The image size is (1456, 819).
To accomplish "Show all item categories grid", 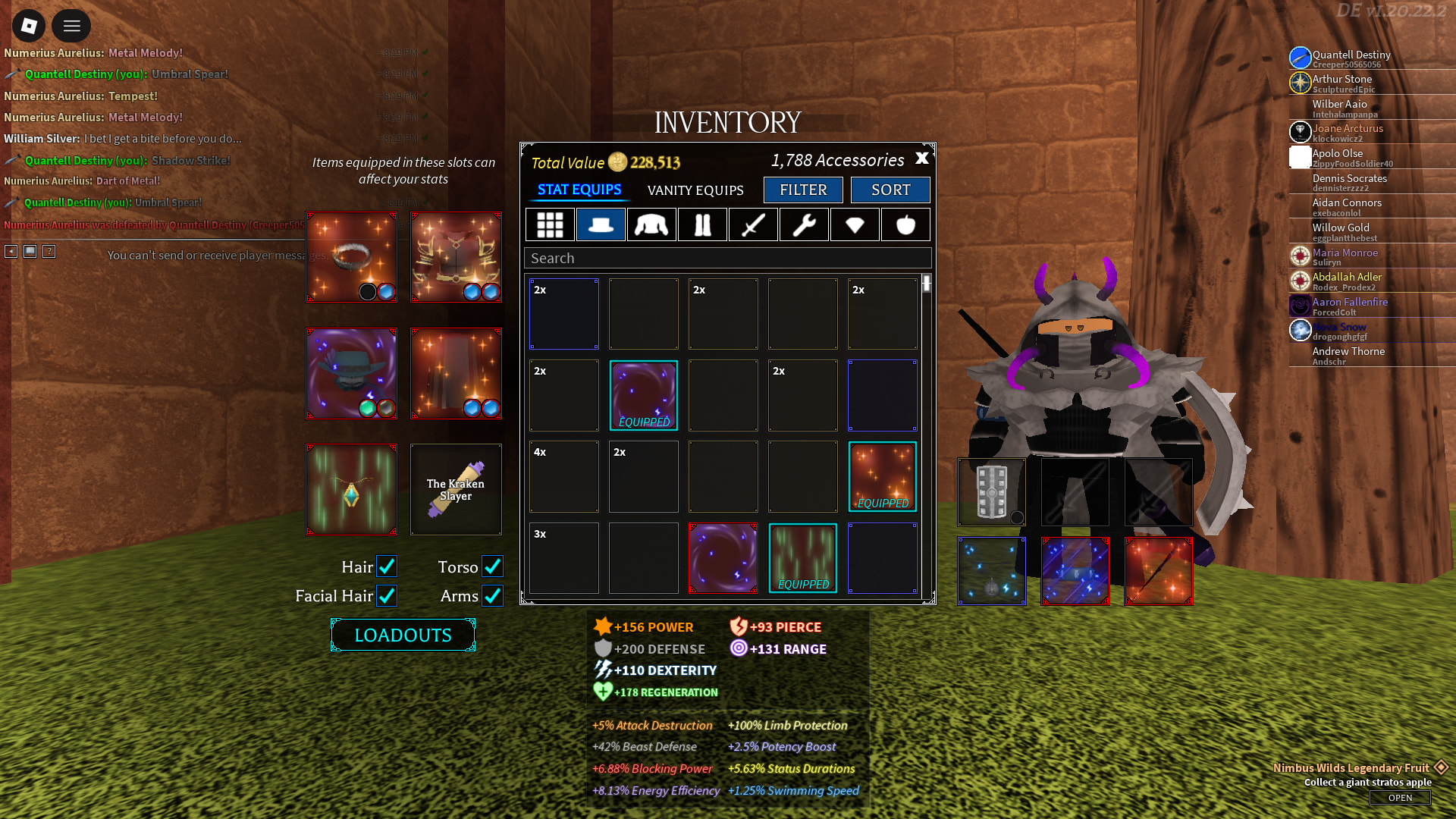I will pyautogui.click(x=550, y=224).
